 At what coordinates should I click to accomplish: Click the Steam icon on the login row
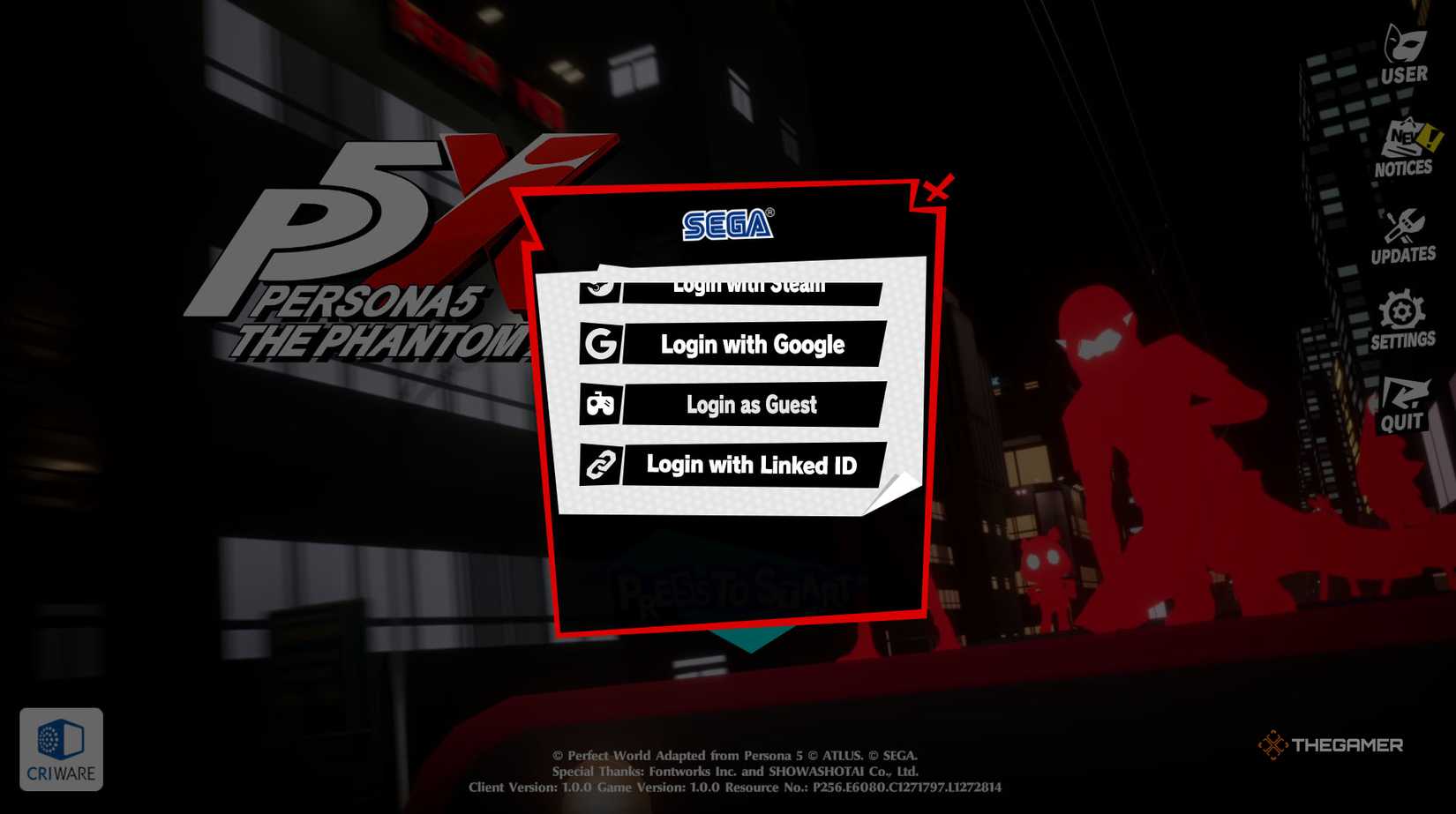click(x=601, y=285)
